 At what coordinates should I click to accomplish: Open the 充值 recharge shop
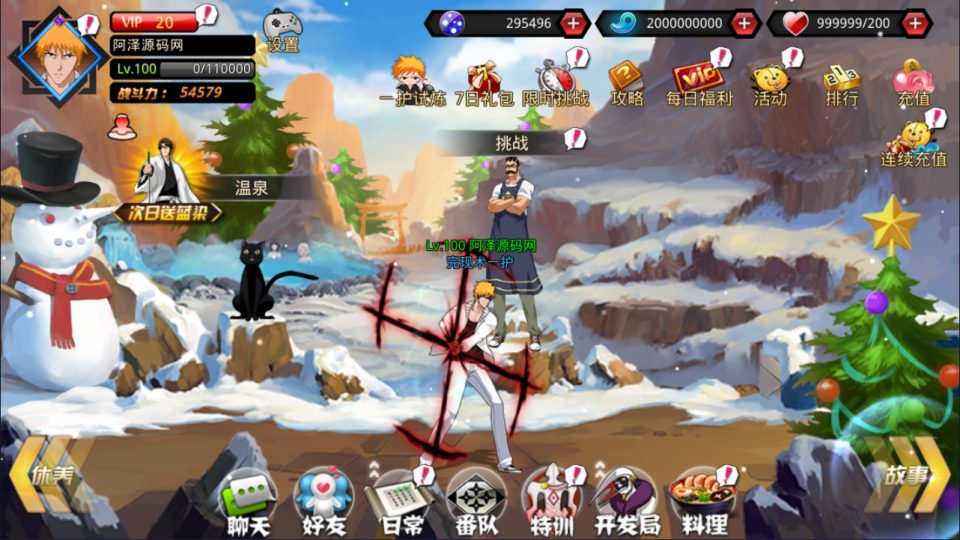913,81
